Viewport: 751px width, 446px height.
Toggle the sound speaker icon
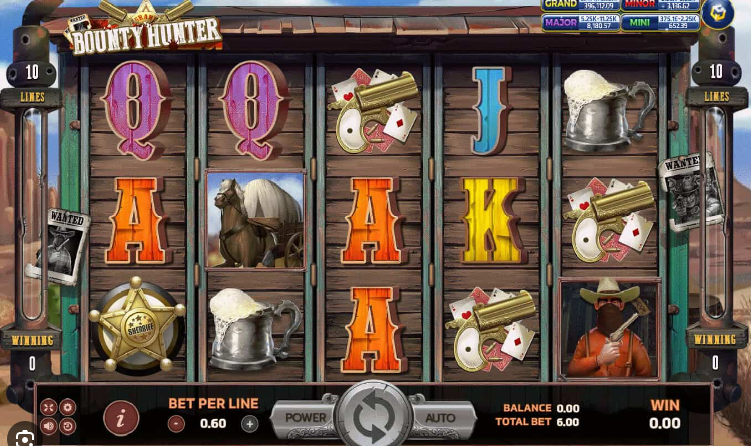click(x=48, y=426)
